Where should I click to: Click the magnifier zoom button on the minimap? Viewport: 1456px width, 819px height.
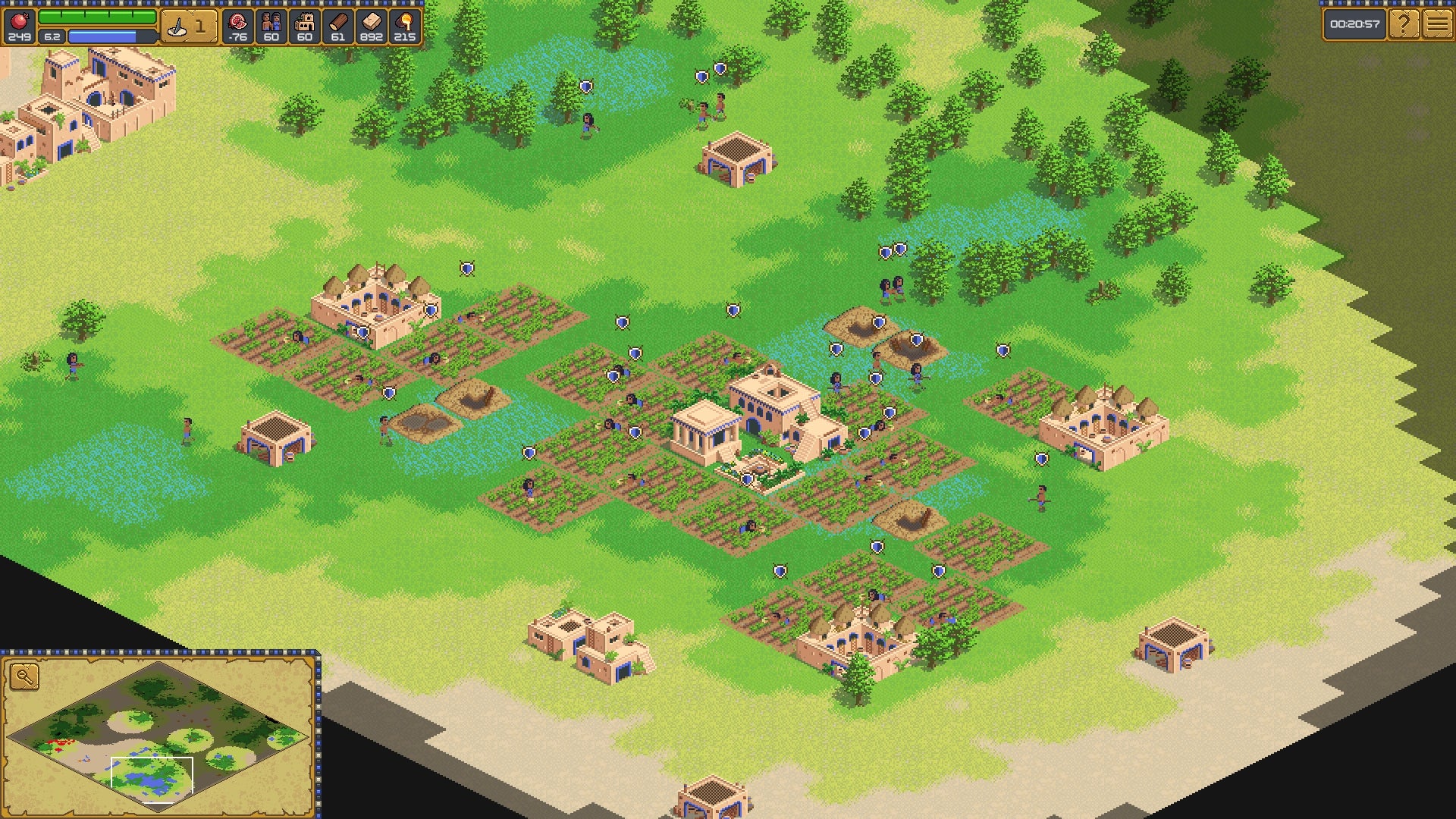24,676
